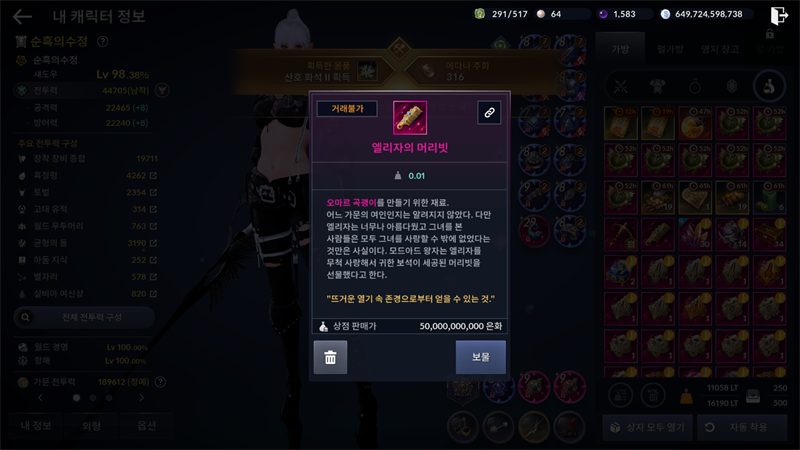This screenshot has height=450, width=800.
Task: Open the 전체 전투력 구성 breakdown
Action: [85, 316]
